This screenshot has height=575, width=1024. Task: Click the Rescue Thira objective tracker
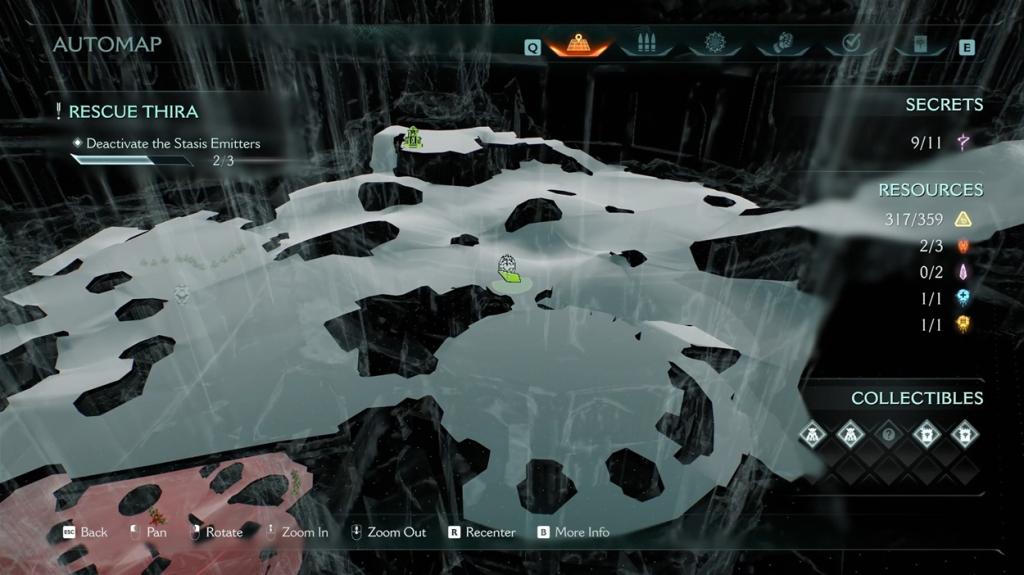pyautogui.click(x=133, y=112)
